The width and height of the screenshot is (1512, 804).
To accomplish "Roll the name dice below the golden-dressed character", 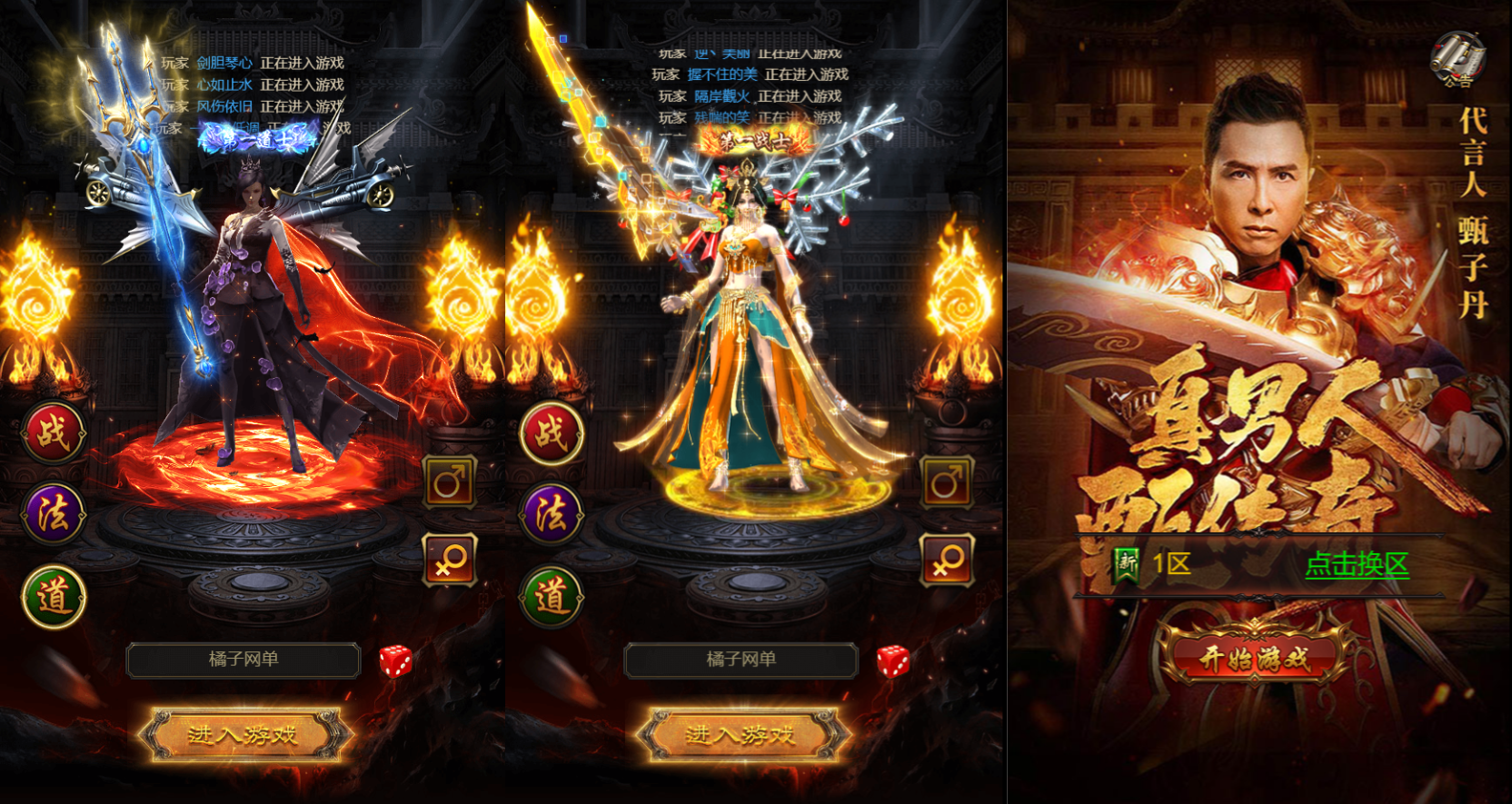I will point(892,661).
